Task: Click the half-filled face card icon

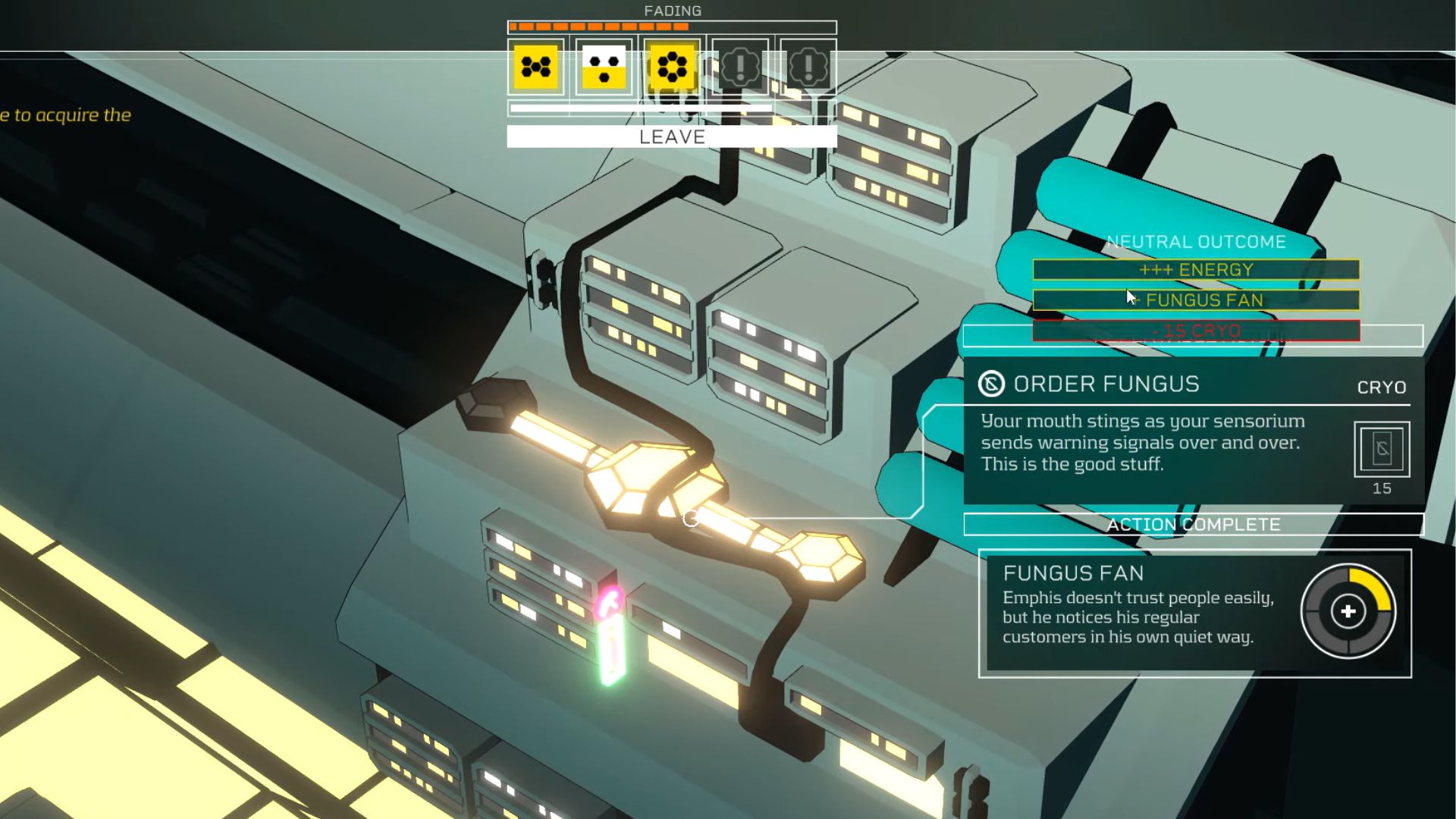Action: tap(604, 67)
